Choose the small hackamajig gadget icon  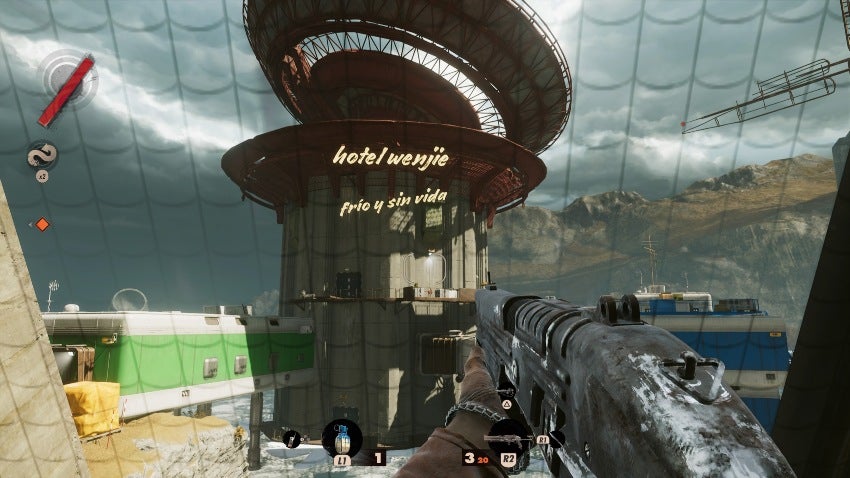click(x=293, y=437)
